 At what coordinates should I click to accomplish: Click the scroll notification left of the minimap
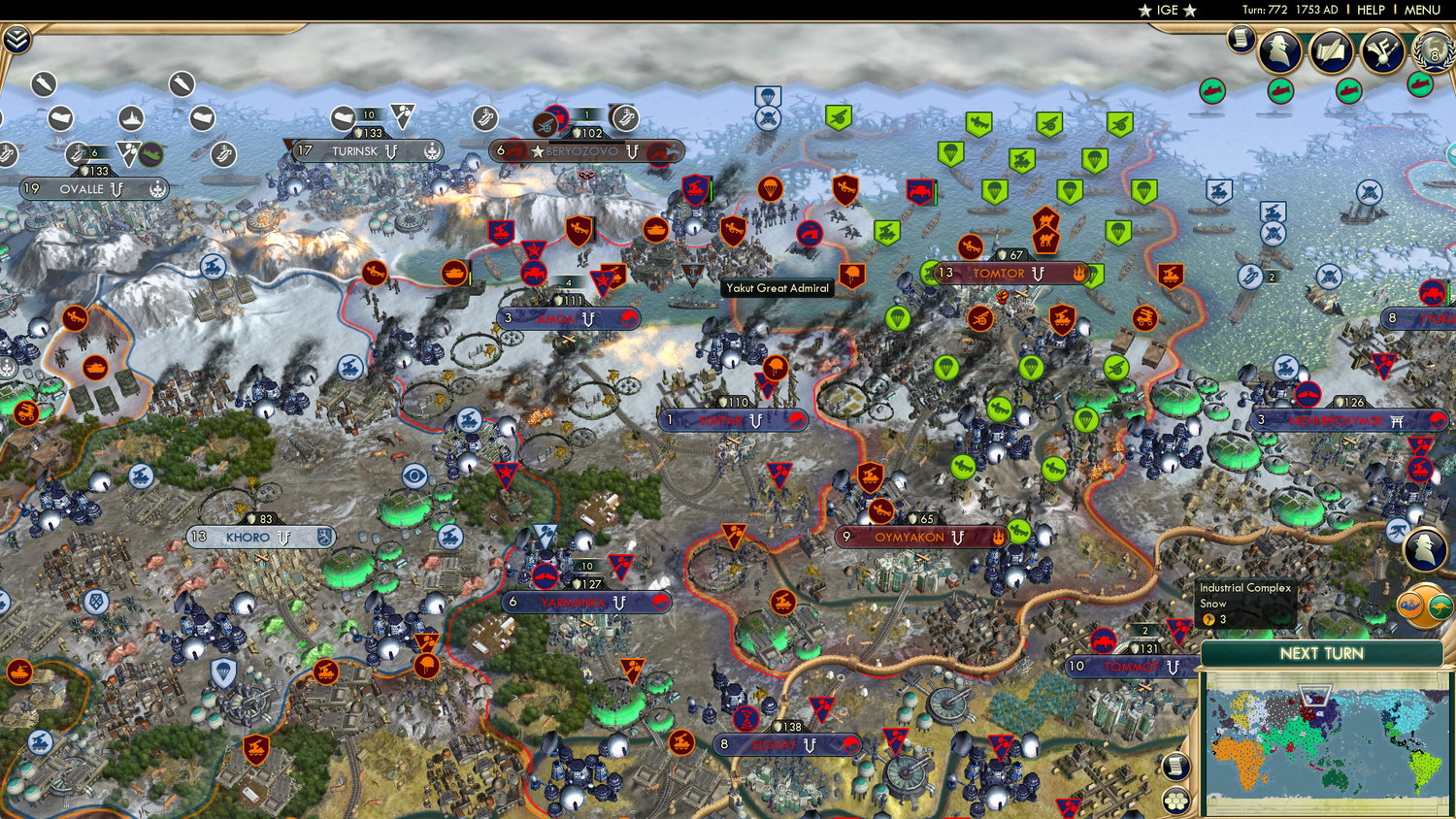1176,767
